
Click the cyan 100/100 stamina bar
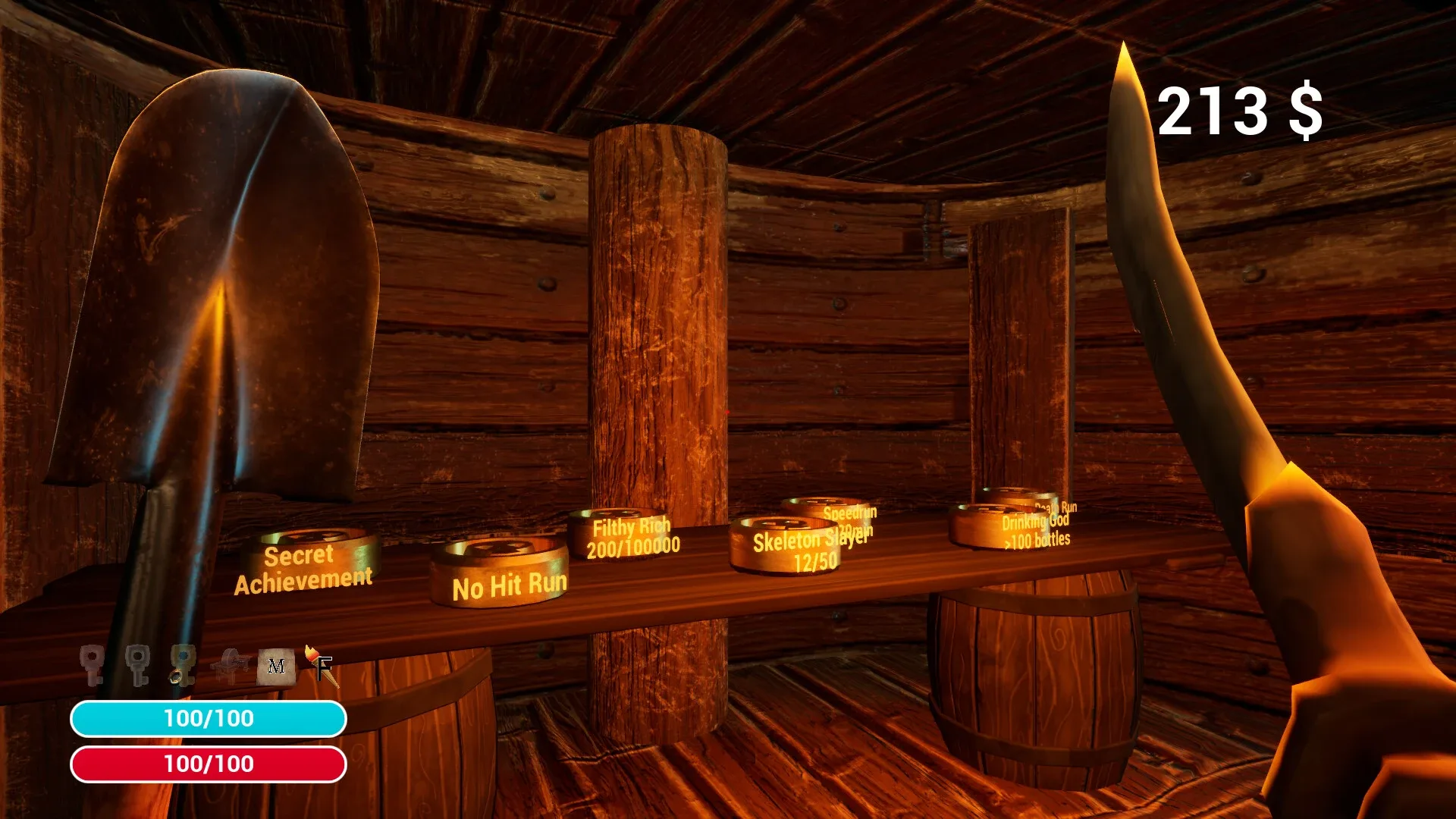click(x=209, y=719)
